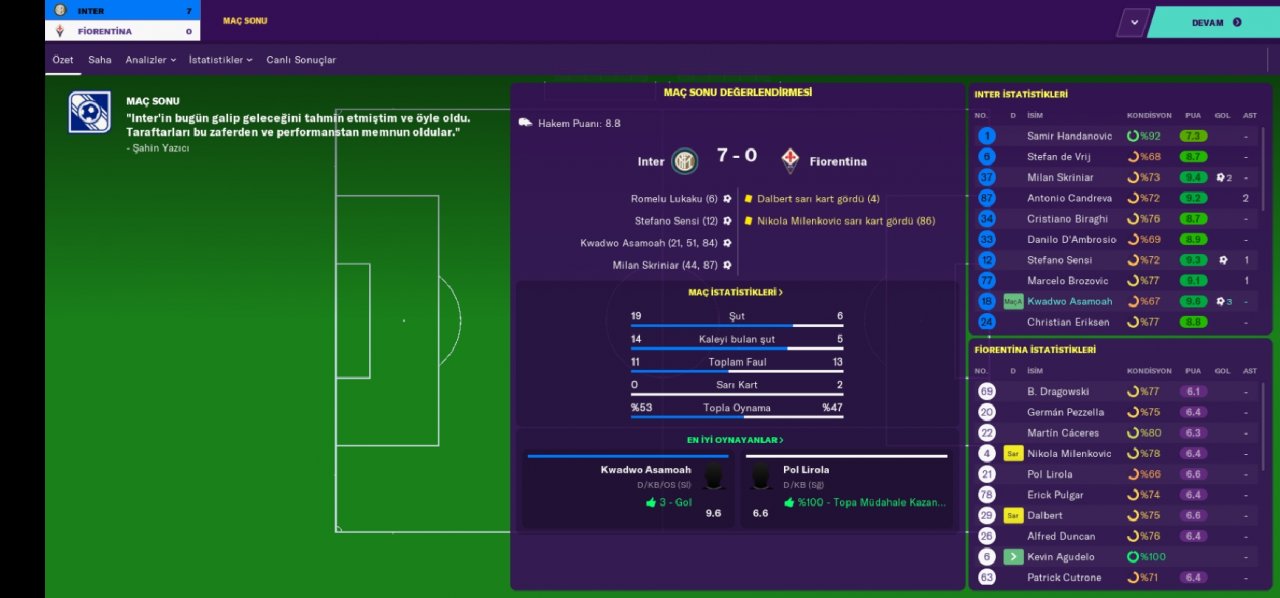The image size is (1280, 598).
Task: Select B. Dragowski in Fiorentina stats
Action: 1058,392
